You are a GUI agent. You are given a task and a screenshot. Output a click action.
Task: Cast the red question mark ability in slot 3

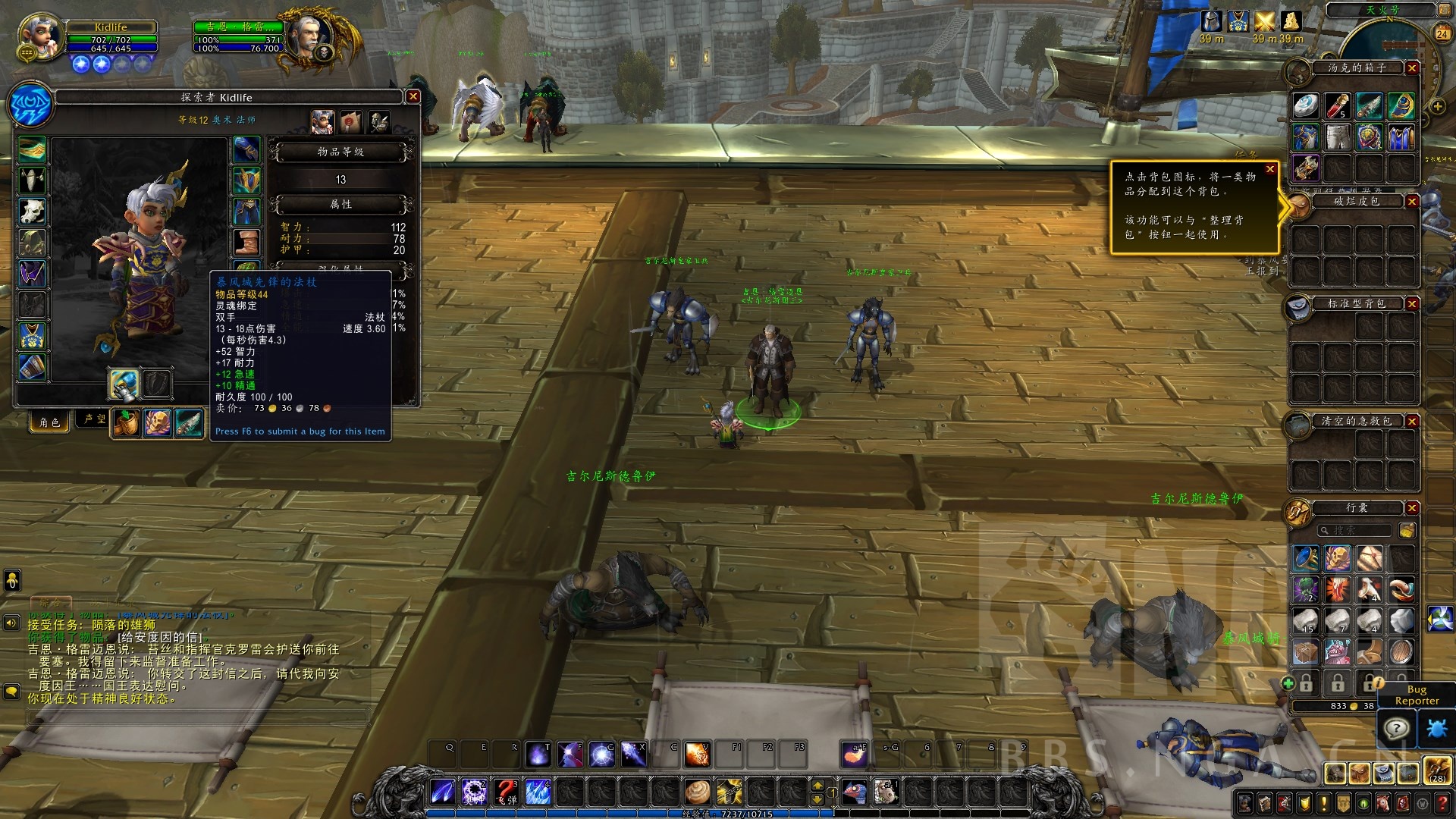[x=506, y=792]
